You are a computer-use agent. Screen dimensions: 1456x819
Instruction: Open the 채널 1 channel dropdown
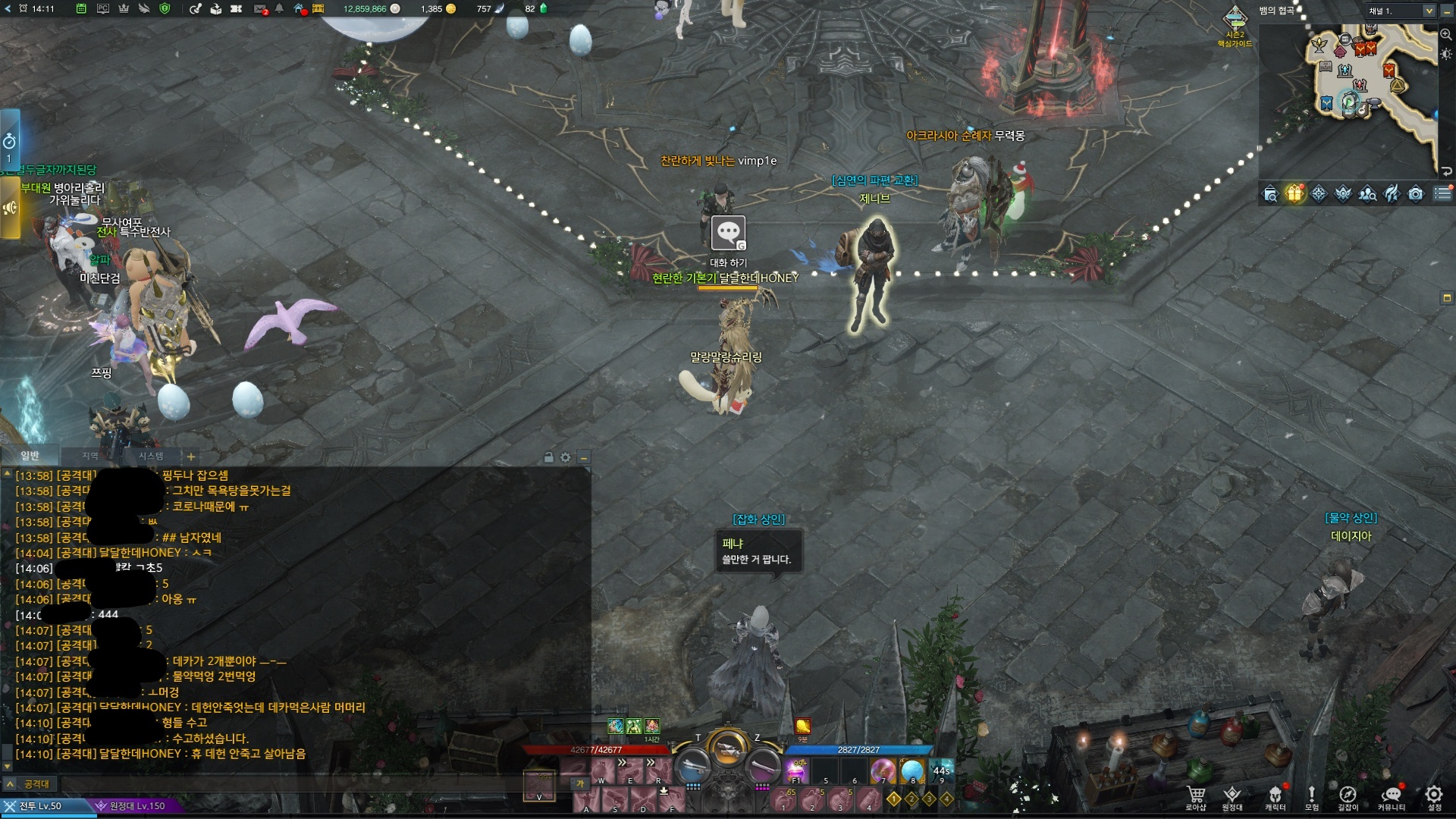click(1429, 11)
